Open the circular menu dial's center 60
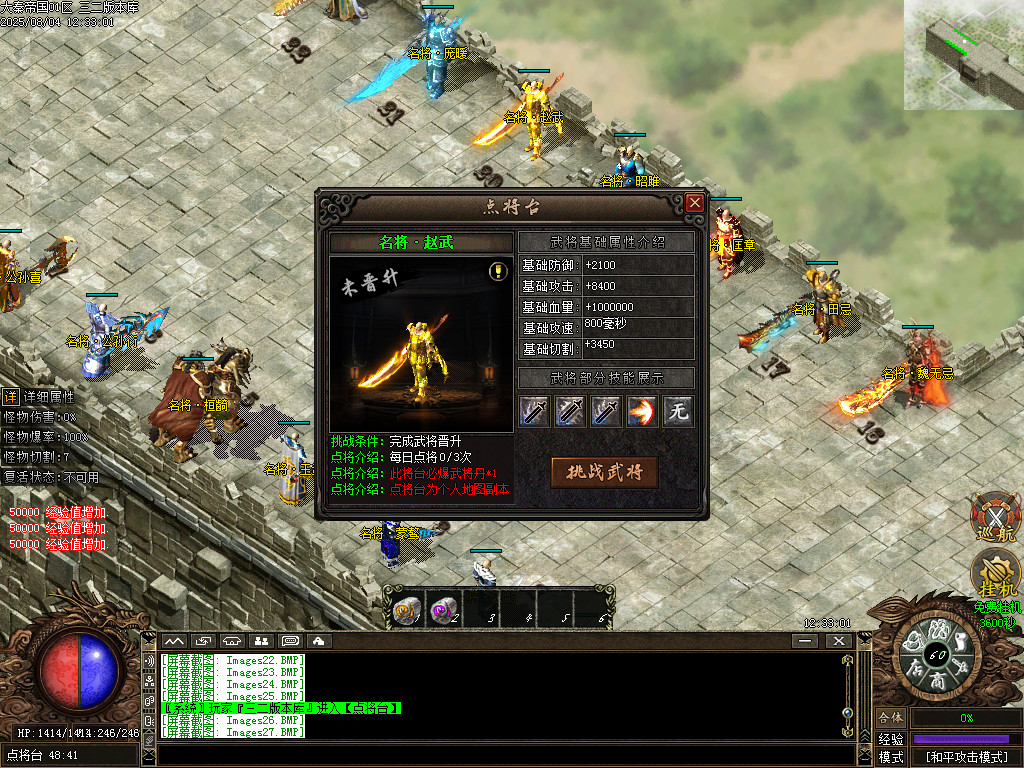Image resolution: width=1024 pixels, height=768 pixels. point(937,655)
